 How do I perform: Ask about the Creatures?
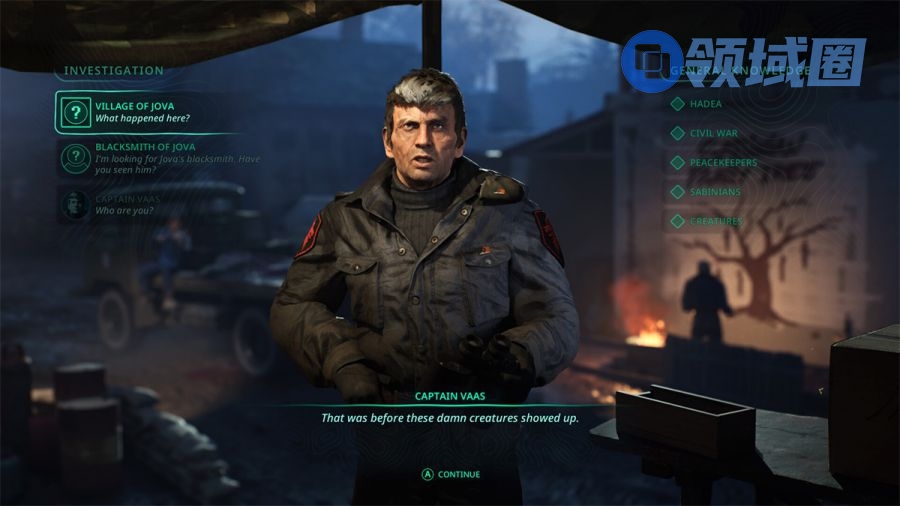716,221
